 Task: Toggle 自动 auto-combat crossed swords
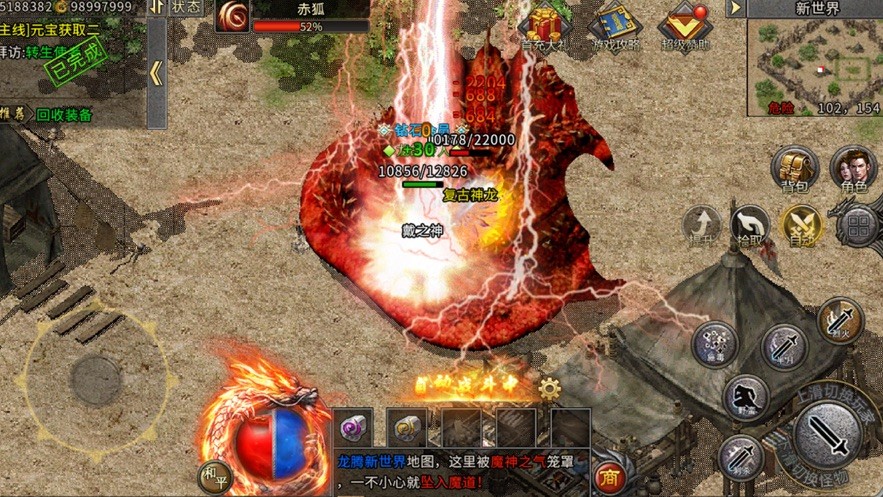(801, 225)
